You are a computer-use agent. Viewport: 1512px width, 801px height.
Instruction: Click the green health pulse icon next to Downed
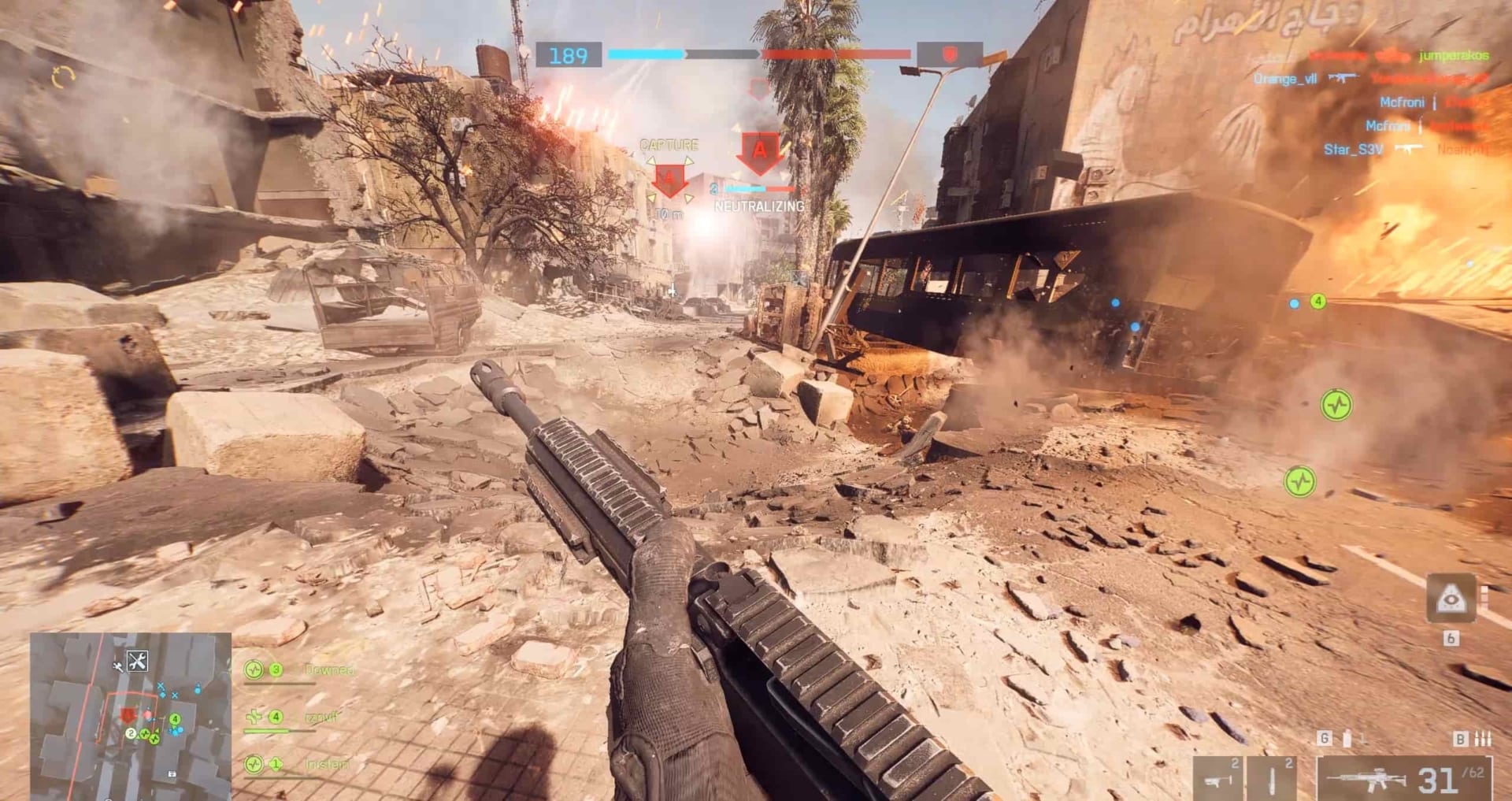(254, 670)
